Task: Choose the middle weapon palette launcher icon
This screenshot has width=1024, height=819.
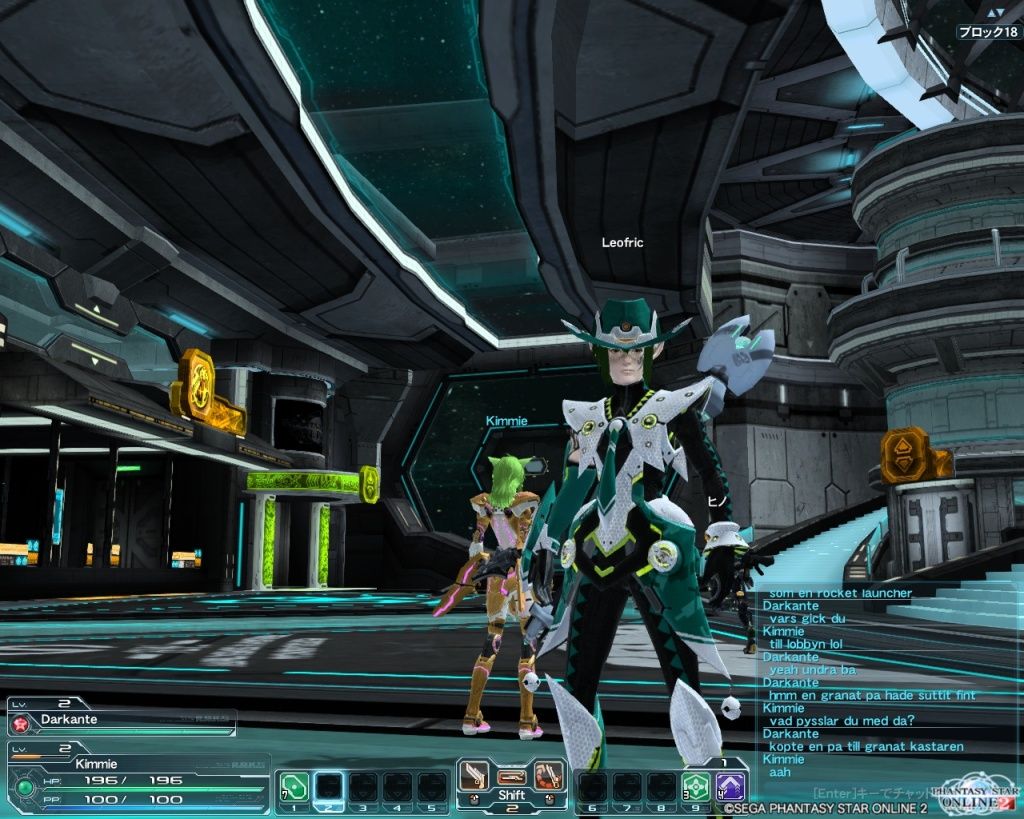Action: coord(511,775)
